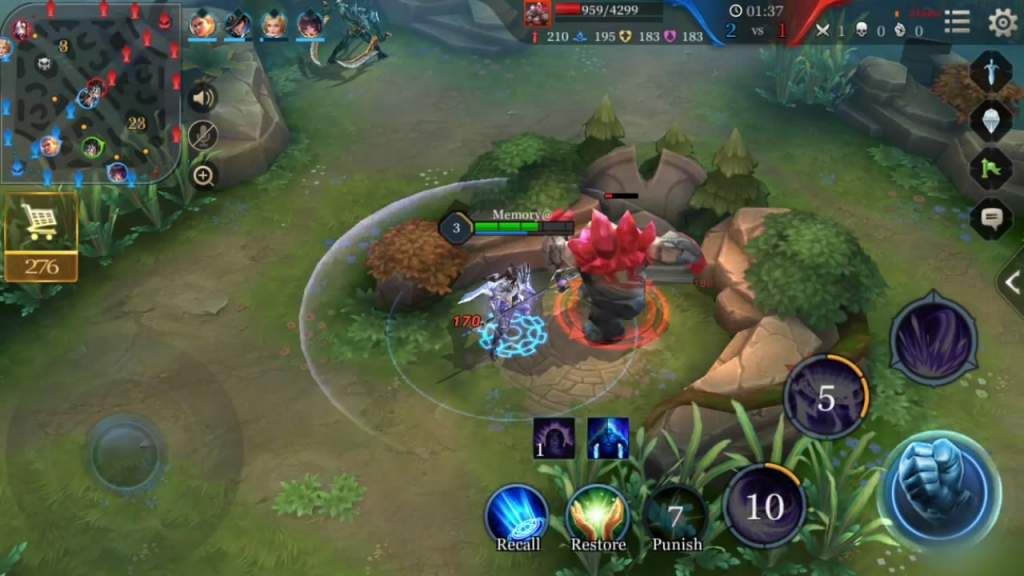This screenshot has width=1024, height=576.
Task: Show the scoreboard list
Action: pos(957,22)
